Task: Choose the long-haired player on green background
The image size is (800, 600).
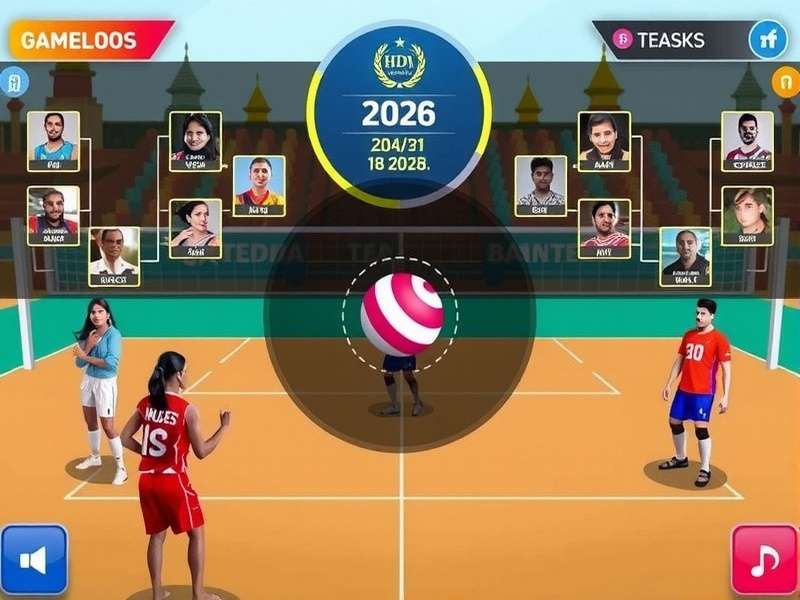Action: [747, 215]
